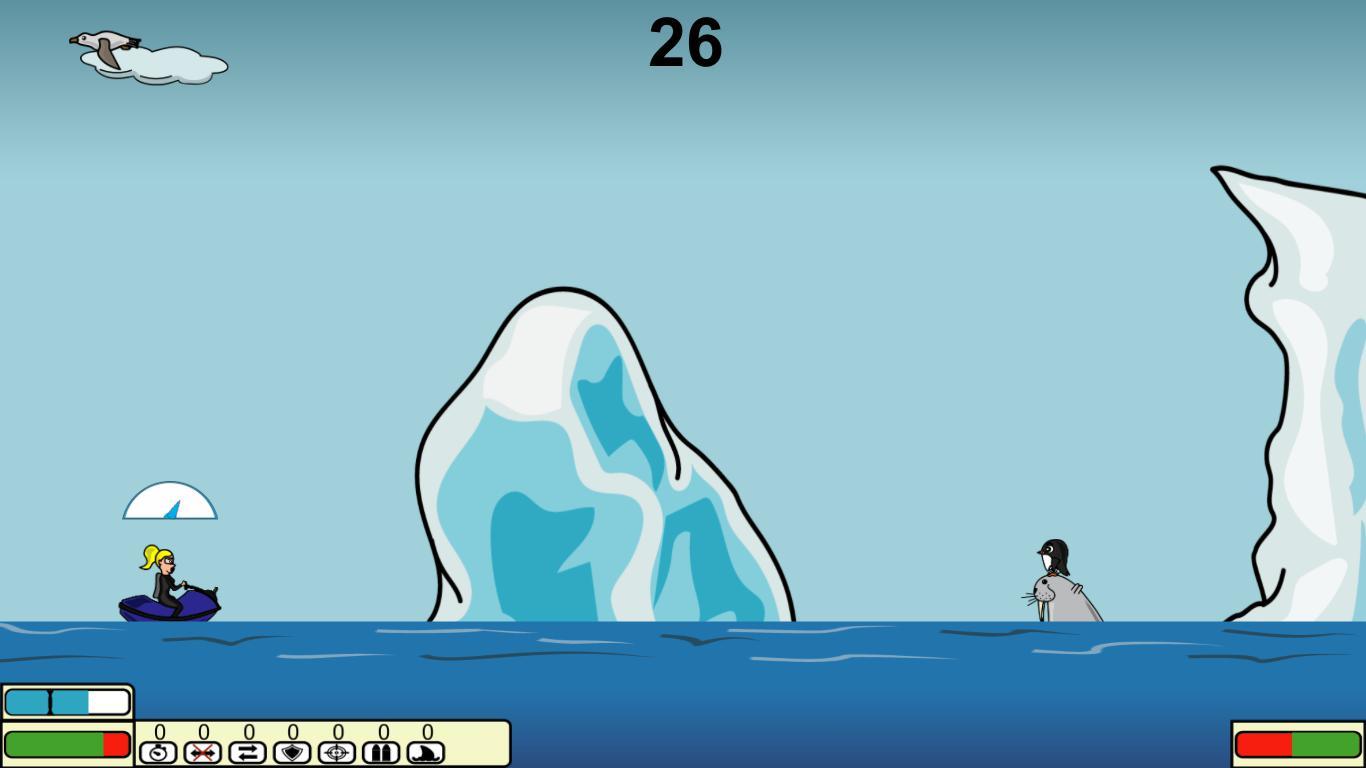The width and height of the screenshot is (1366, 768).
Task: Click the speedometer gauge above the jet ski
Action: (x=170, y=500)
